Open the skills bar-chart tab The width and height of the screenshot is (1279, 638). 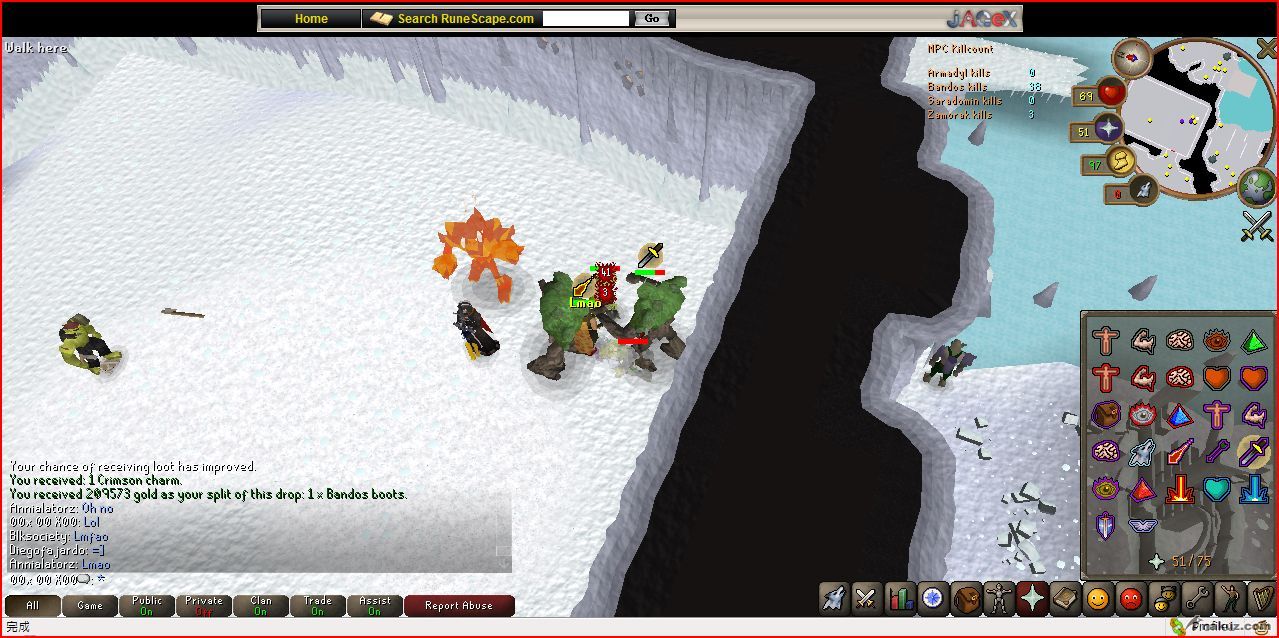(900, 599)
